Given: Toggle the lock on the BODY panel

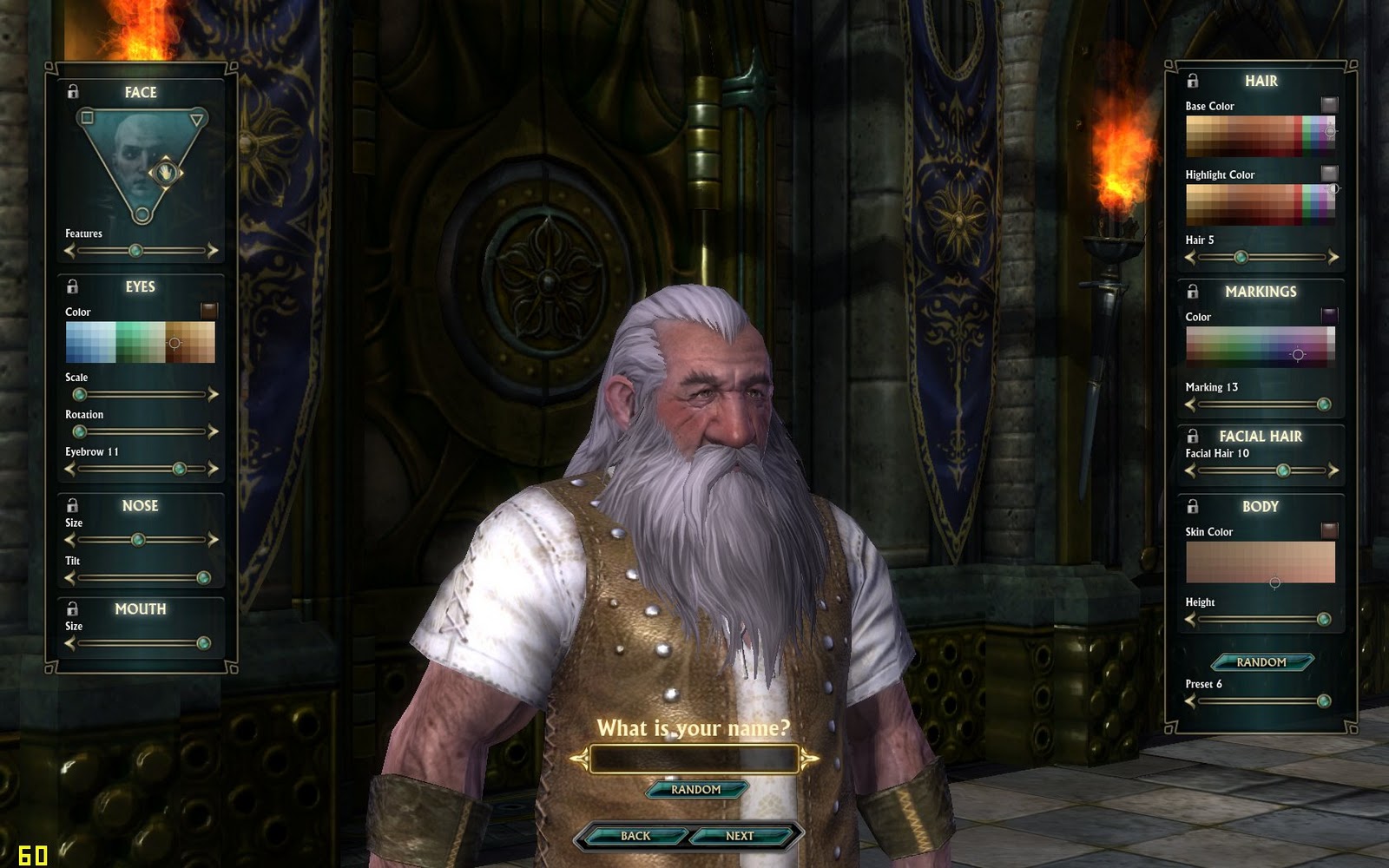Looking at the screenshot, I should (x=1191, y=507).
